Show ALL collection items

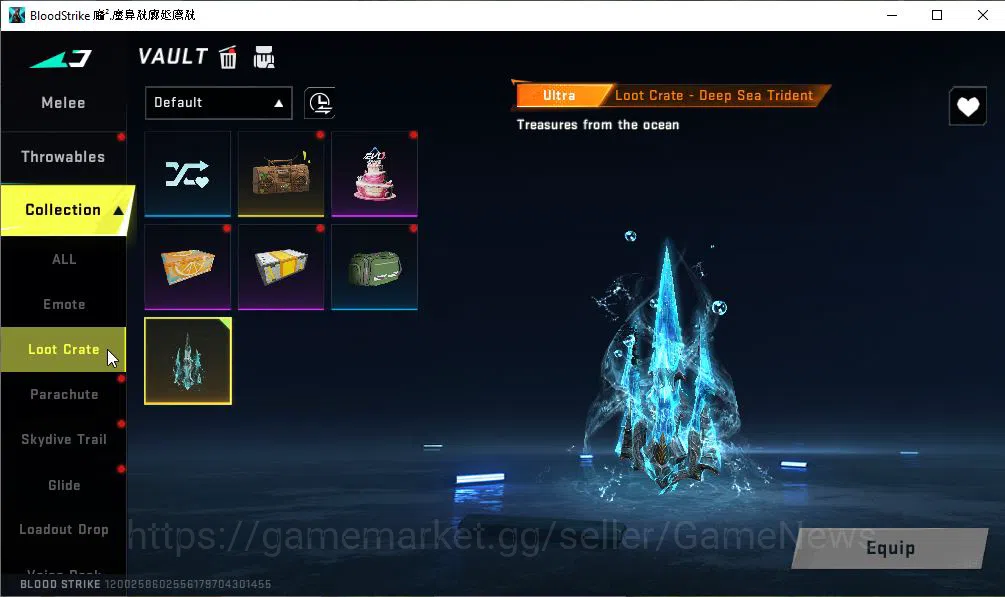point(63,259)
